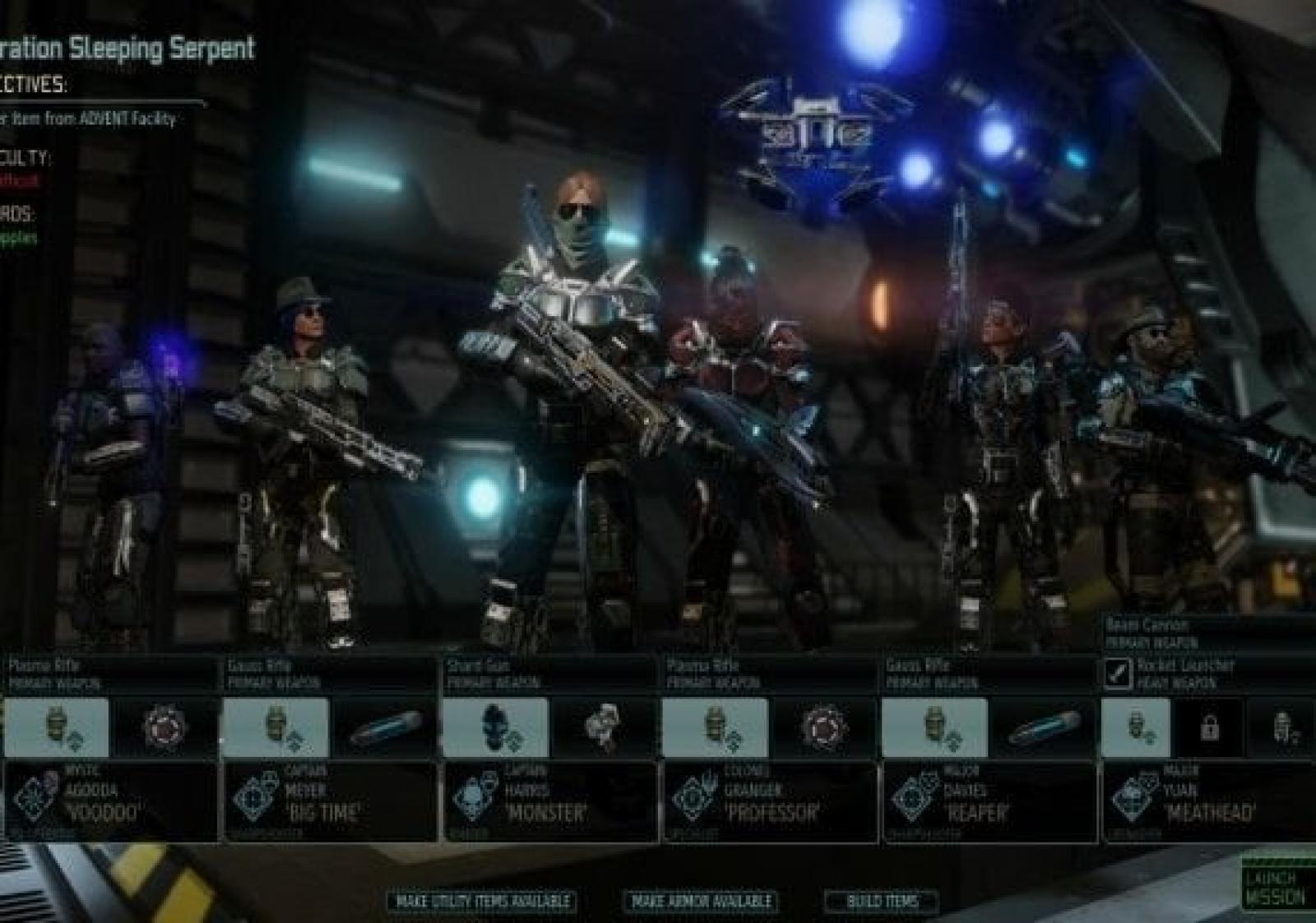This screenshot has height=923, width=1316.
Task: Open the Build Items screen
Action: [882, 902]
